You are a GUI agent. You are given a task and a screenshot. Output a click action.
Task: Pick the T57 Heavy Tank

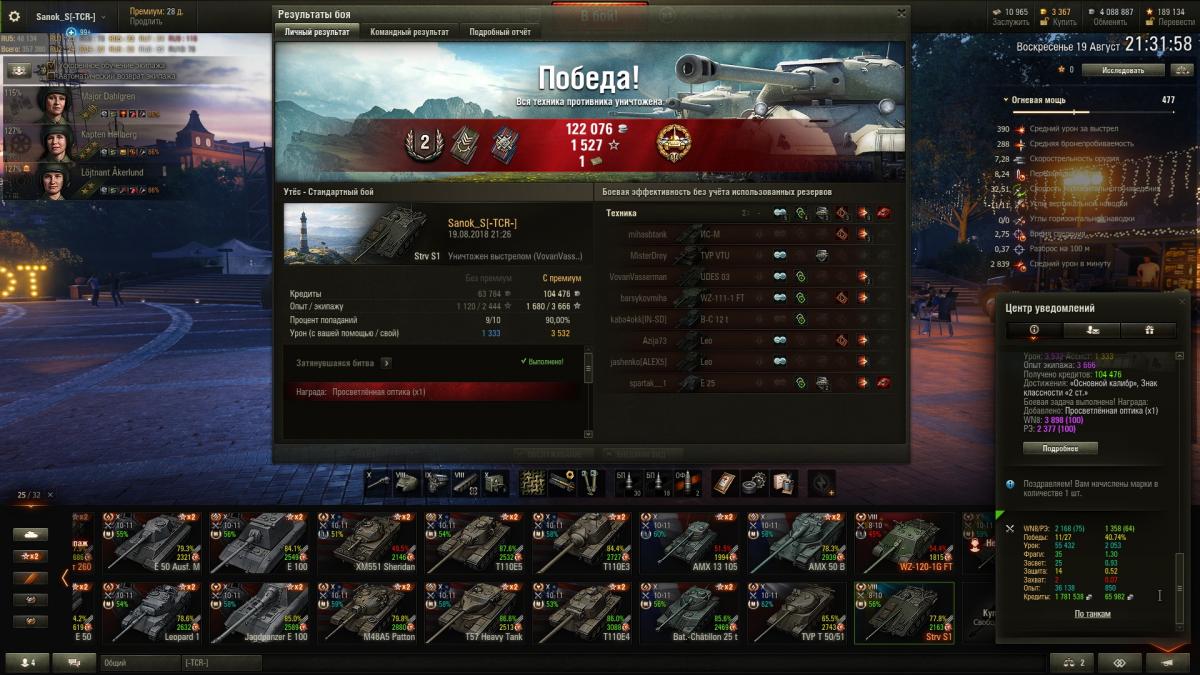(x=476, y=613)
